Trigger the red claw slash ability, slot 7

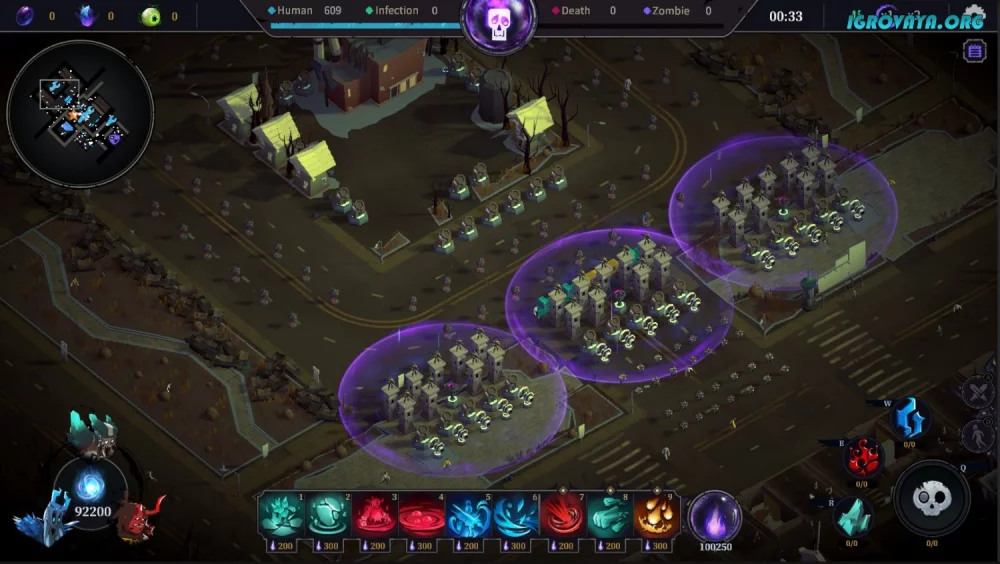click(562, 516)
